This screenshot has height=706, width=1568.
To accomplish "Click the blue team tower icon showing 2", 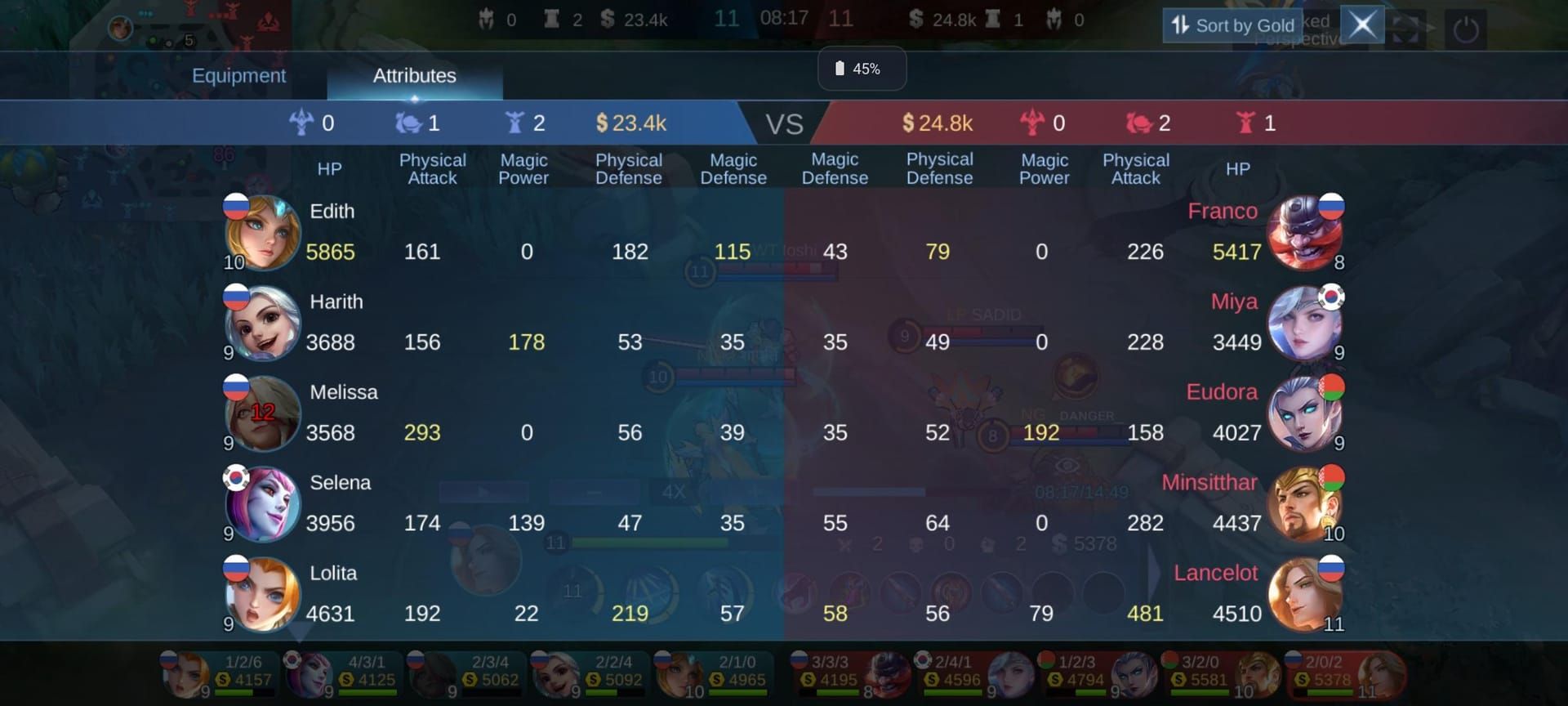I will [x=514, y=123].
